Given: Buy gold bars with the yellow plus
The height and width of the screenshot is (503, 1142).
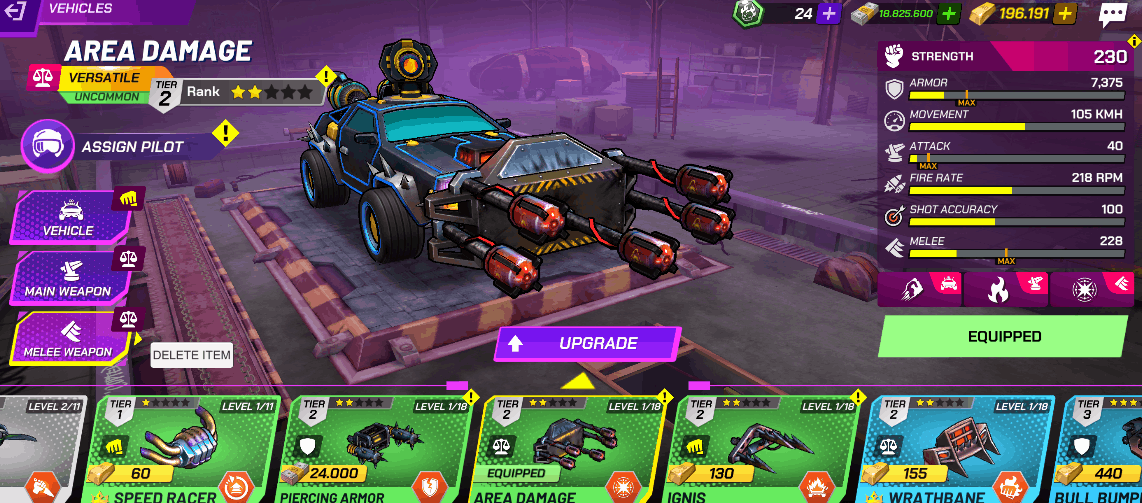Looking at the screenshot, I should click(1066, 14).
